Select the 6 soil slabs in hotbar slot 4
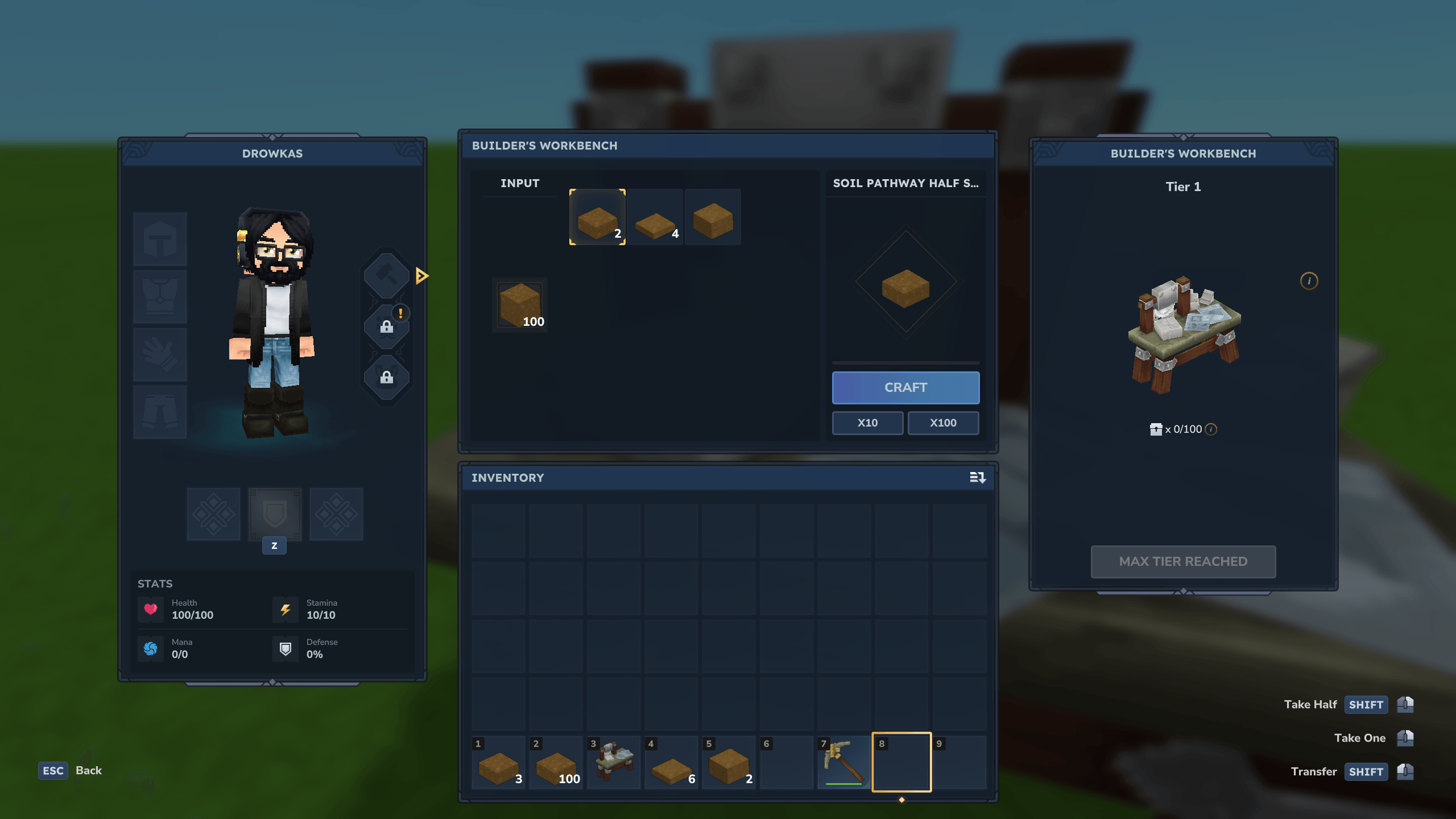The width and height of the screenshot is (1456, 819). tap(672, 763)
